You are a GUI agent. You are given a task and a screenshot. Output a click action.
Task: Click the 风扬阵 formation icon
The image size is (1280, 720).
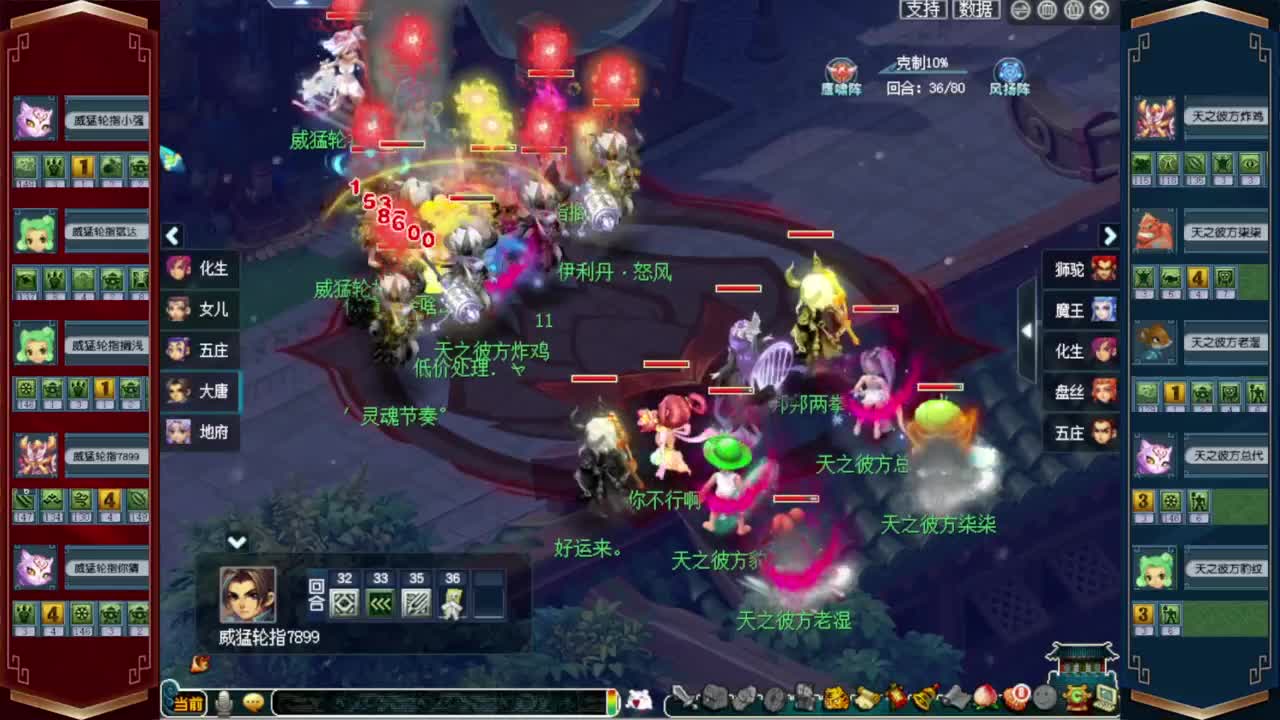point(1010,72)
